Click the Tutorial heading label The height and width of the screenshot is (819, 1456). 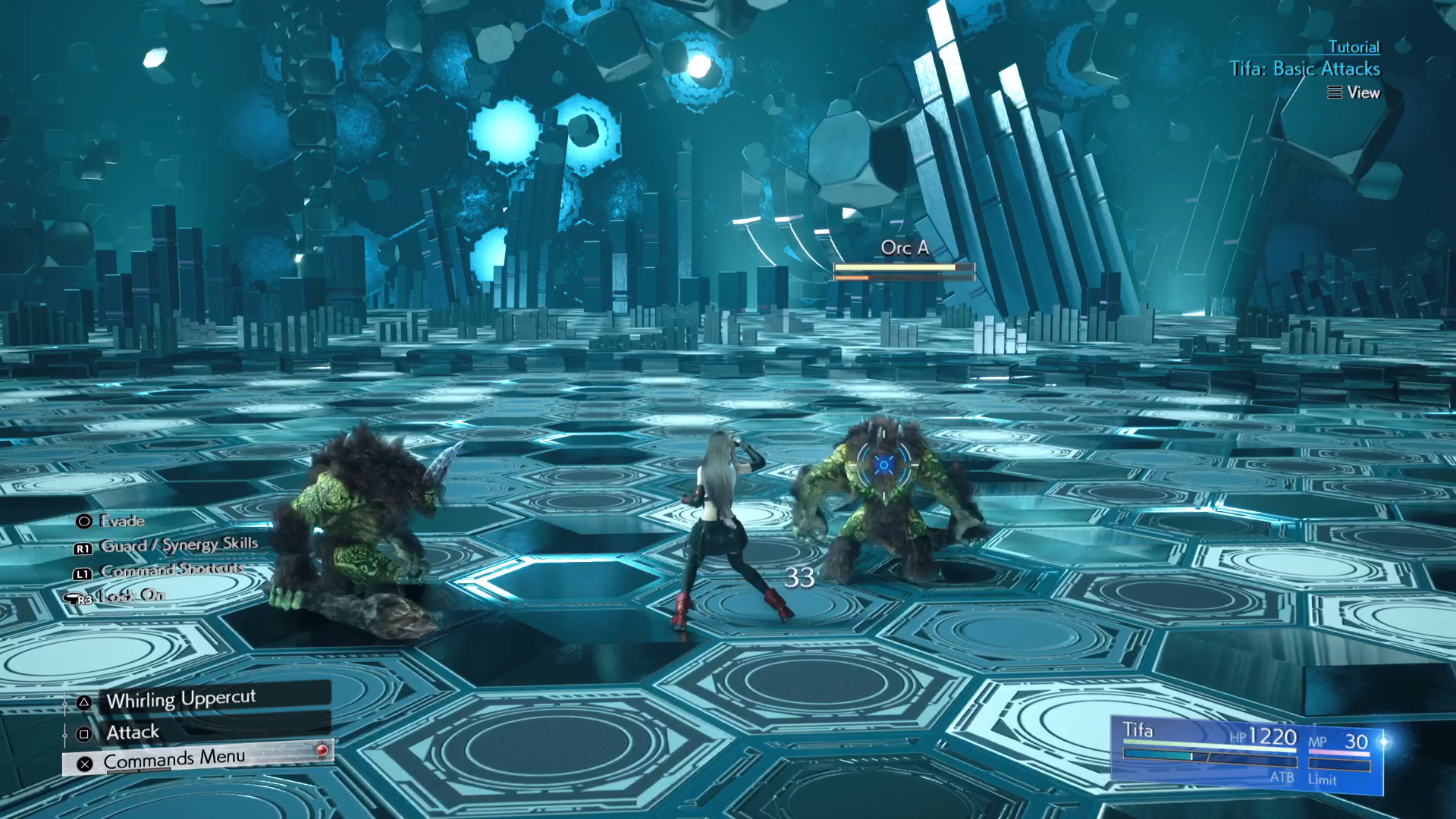(1355, 46)
